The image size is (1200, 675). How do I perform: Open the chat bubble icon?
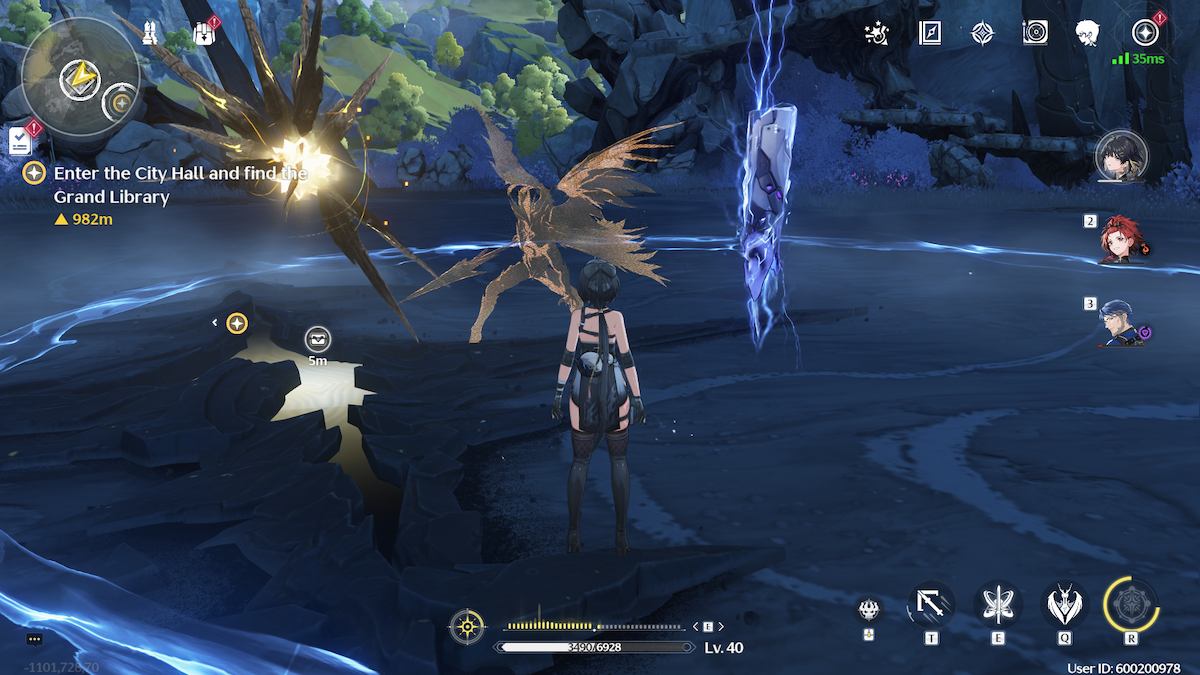tap(34, 639)
